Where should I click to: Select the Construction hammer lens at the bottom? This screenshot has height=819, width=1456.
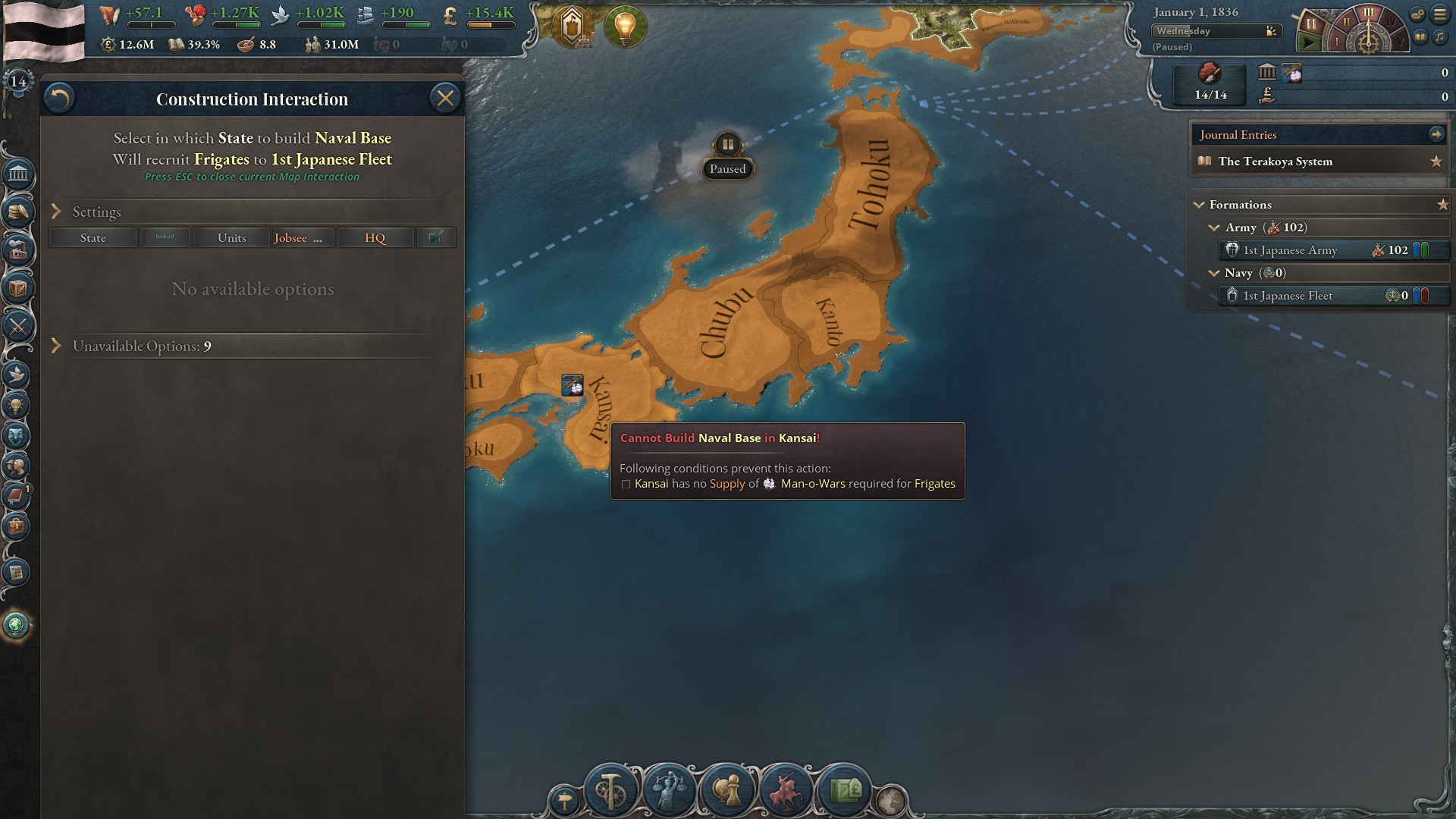click(x=612, y=792)
